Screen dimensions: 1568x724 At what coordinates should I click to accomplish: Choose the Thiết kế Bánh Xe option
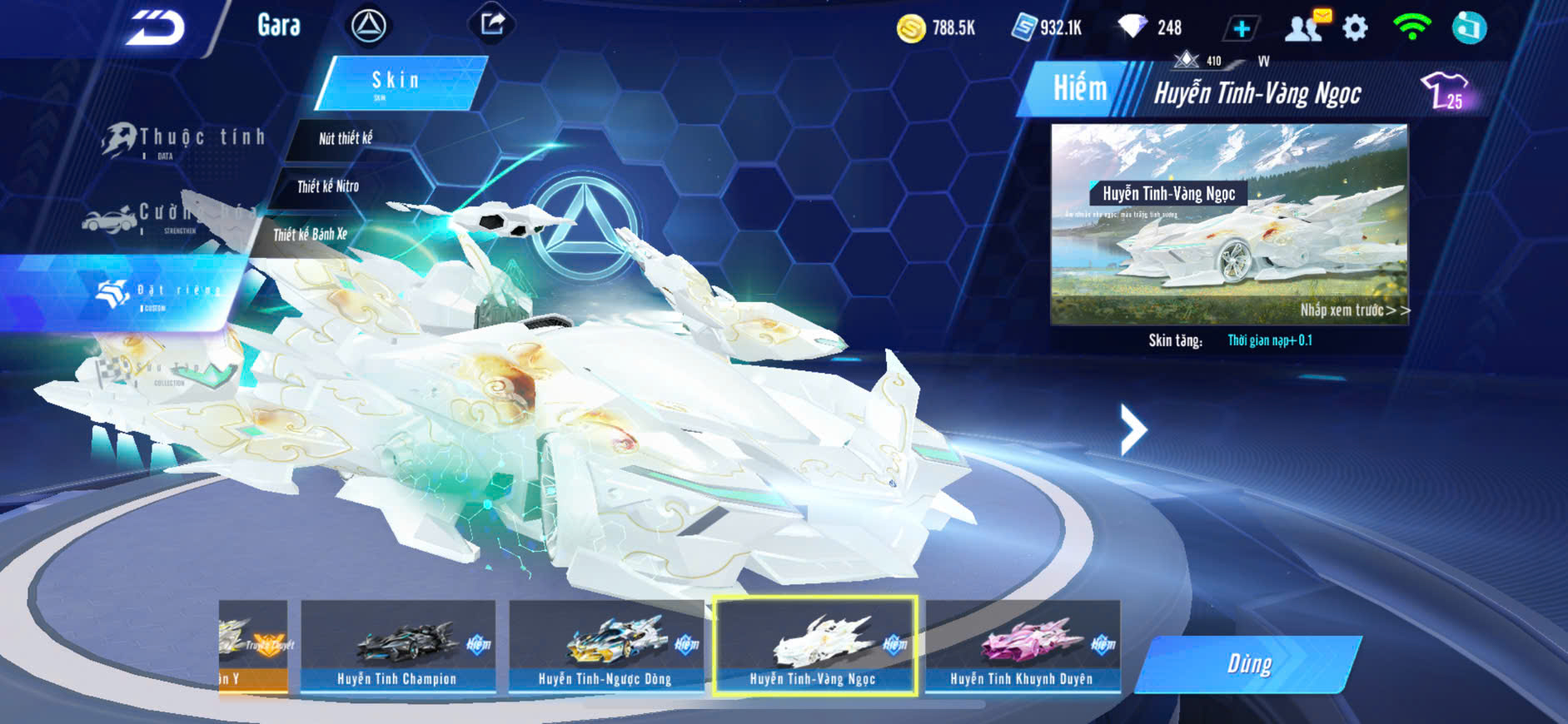click(311, 235)
